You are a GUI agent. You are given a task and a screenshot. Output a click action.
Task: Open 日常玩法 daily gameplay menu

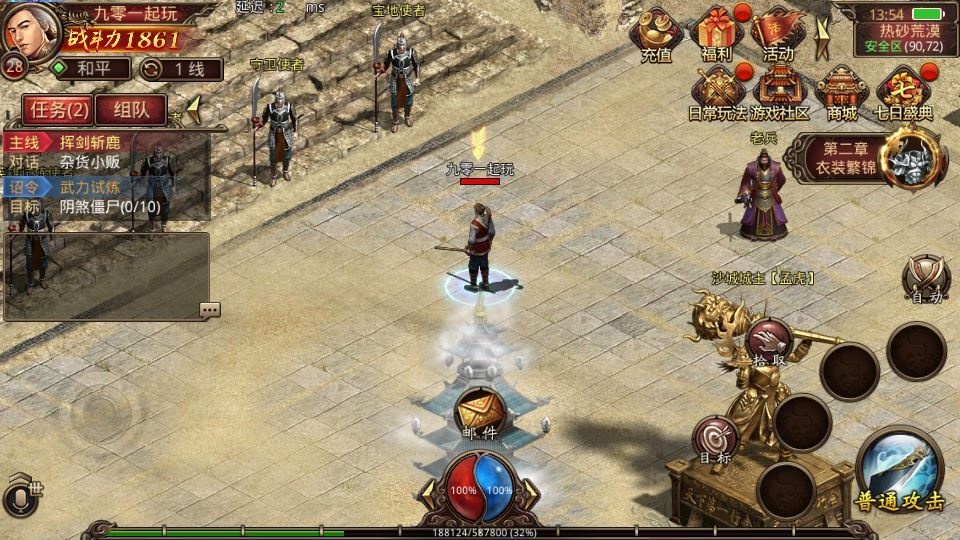718,93
